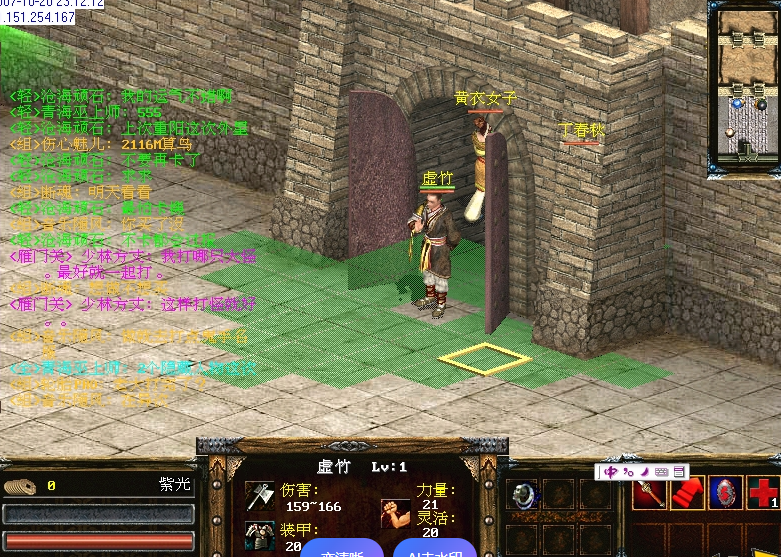Click the AI去水印 overlay button
The image size is (781, 557).
(430, 549)
